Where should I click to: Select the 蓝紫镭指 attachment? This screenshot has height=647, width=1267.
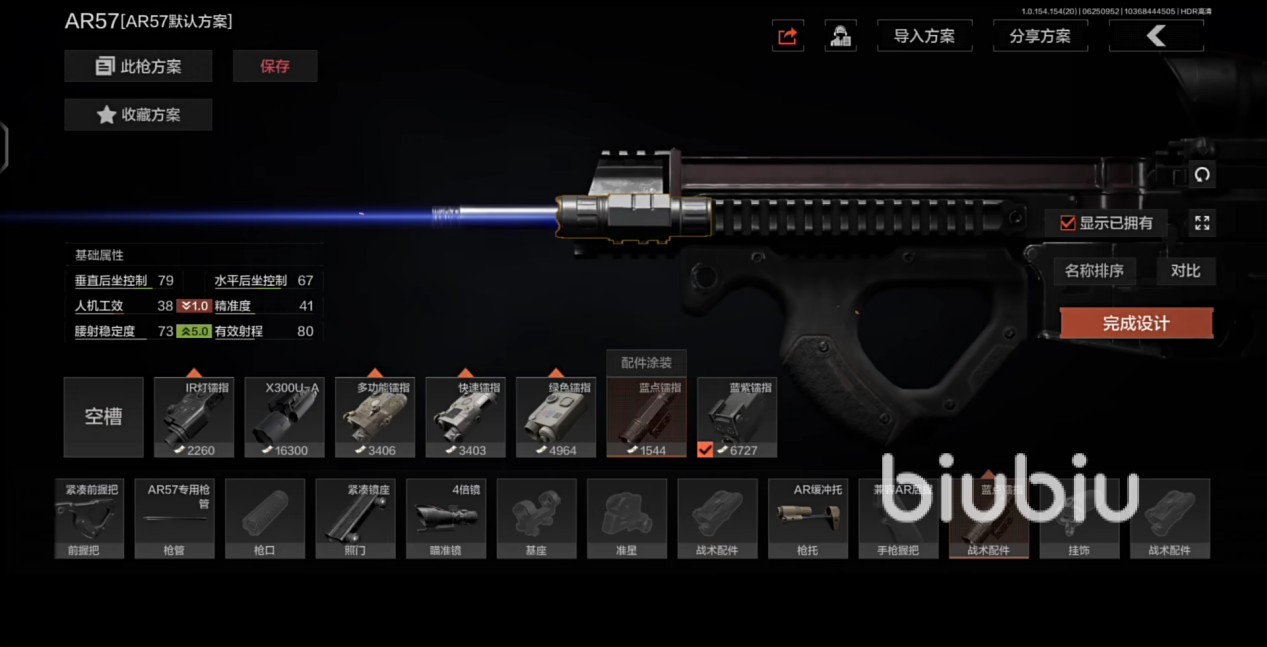(737, 418)
